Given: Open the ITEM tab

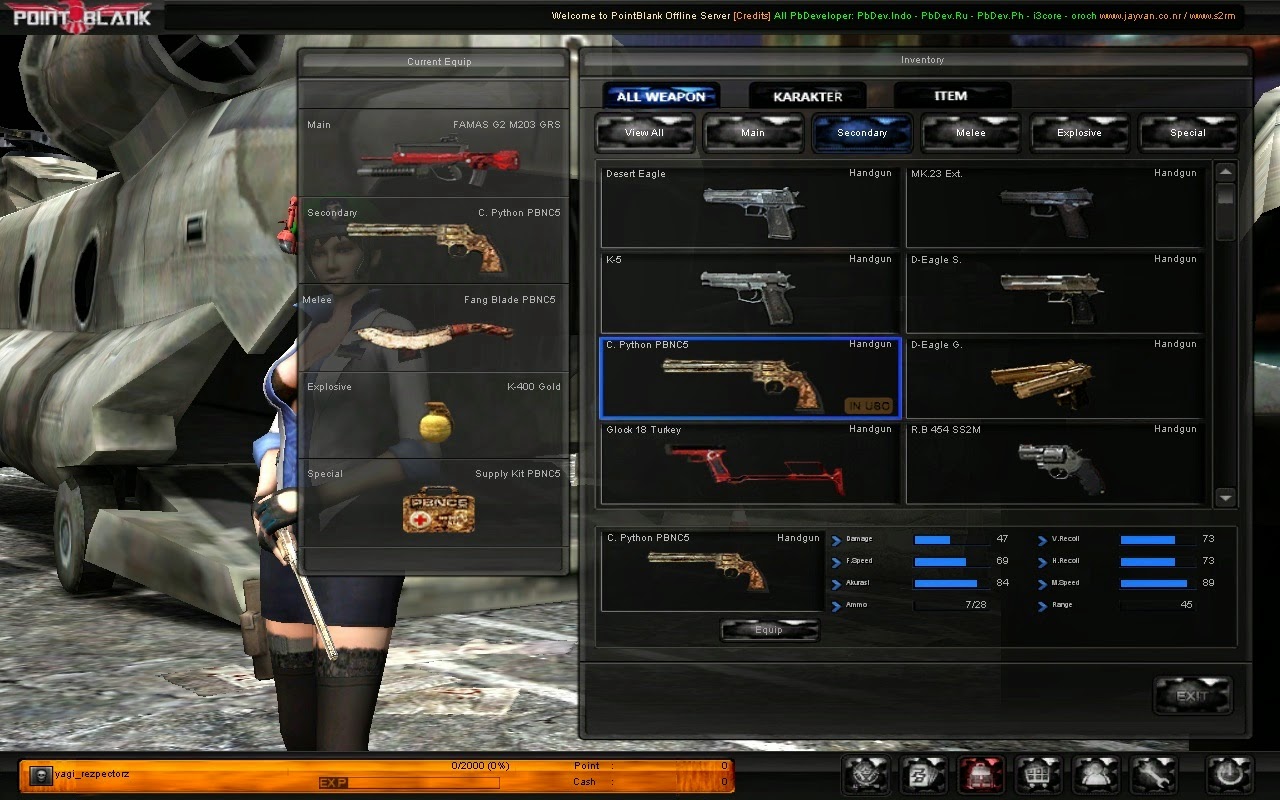Looking at the screenshot, I should click(952, 95).
